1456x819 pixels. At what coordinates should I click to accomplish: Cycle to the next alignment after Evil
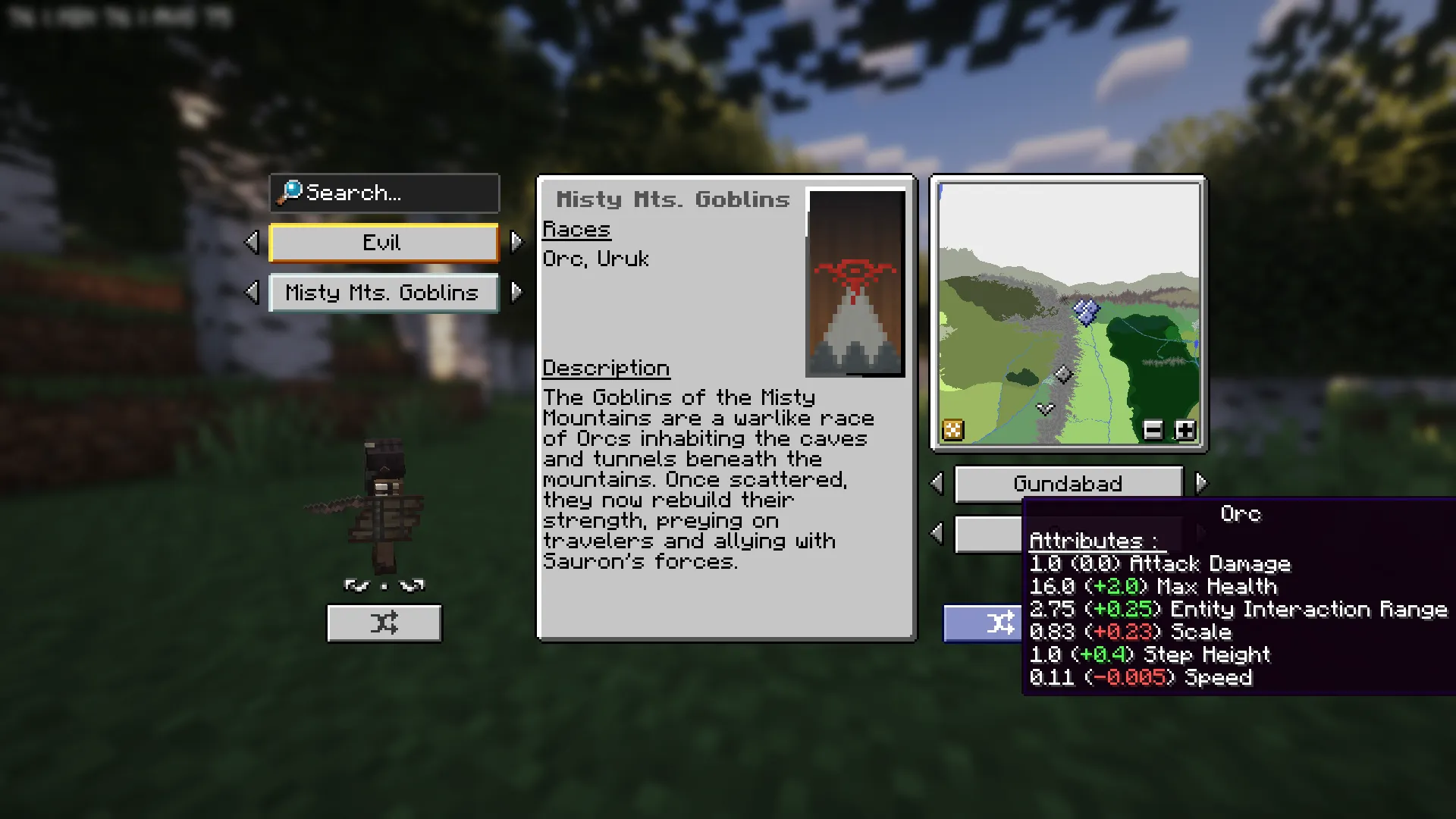518,241
